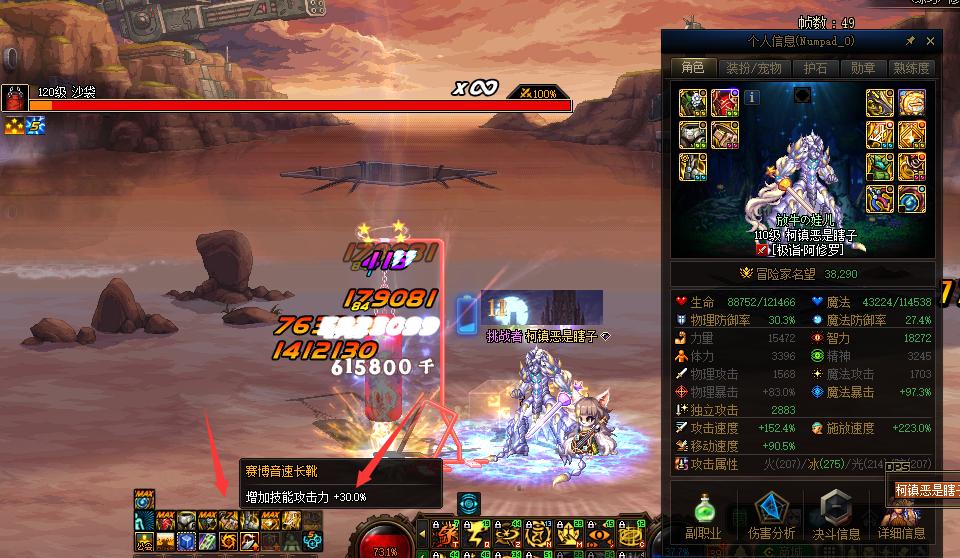The image size is (960, 558).
Task: Inspect the blue orb equipment slot
Action: [x=911, y=199]
